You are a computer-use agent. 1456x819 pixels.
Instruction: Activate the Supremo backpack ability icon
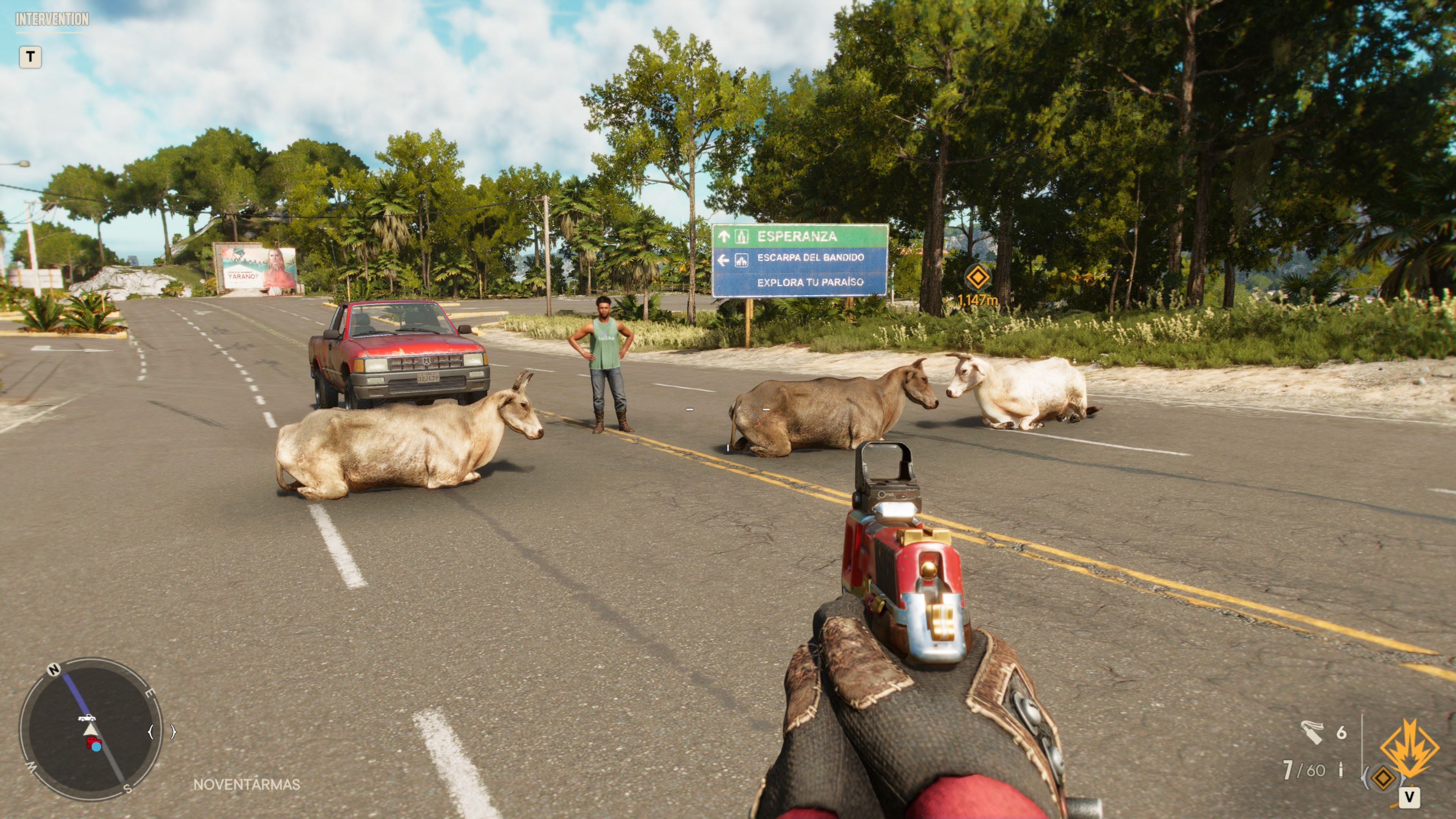(1409, 748)
